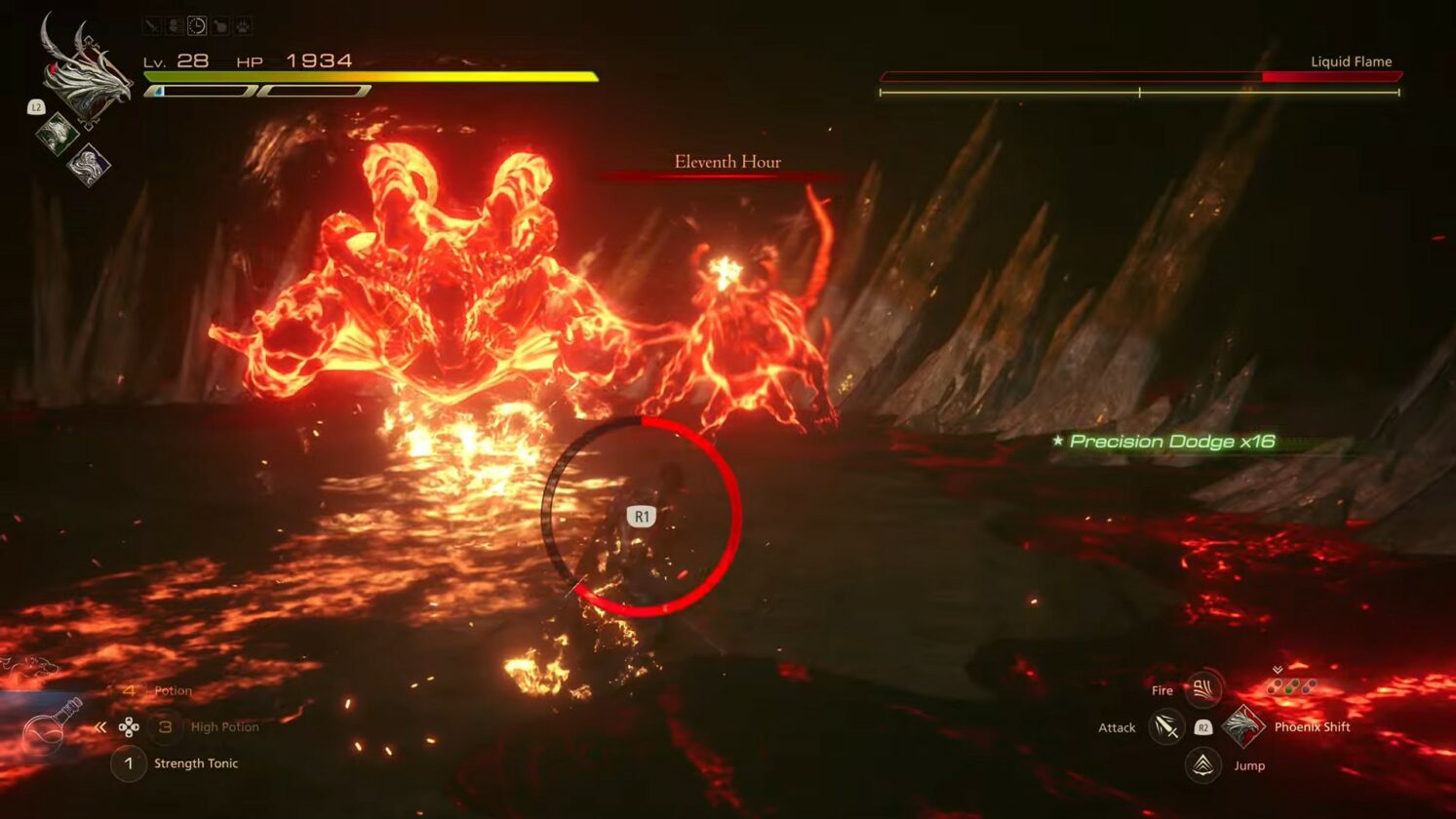Viewport: 1456px width, 819px height.
Task: Click the R2 button prompt
Action: pyautogui.click(x=1202, y=728)
